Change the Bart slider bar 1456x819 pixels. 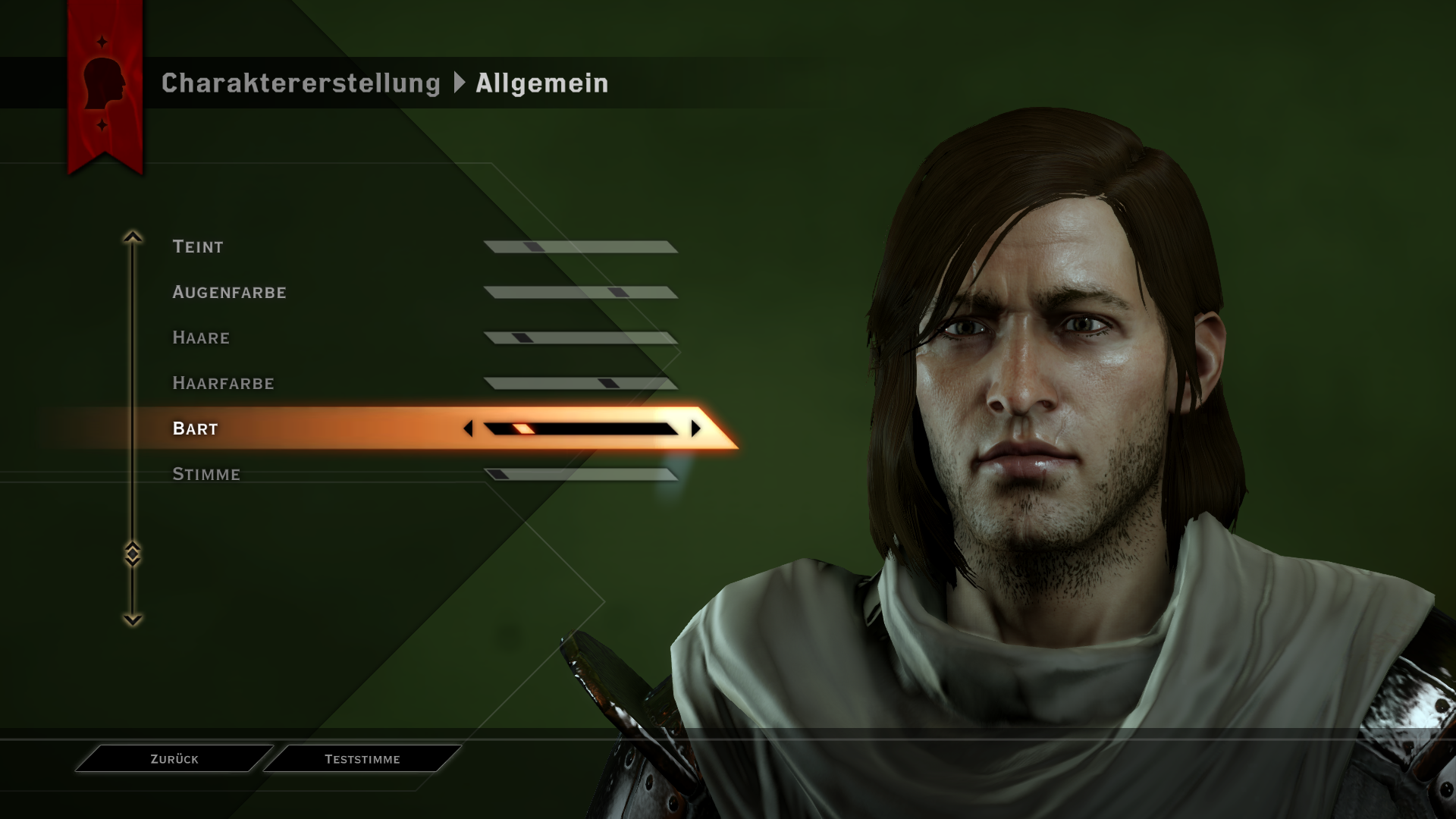tap(581, 429)
